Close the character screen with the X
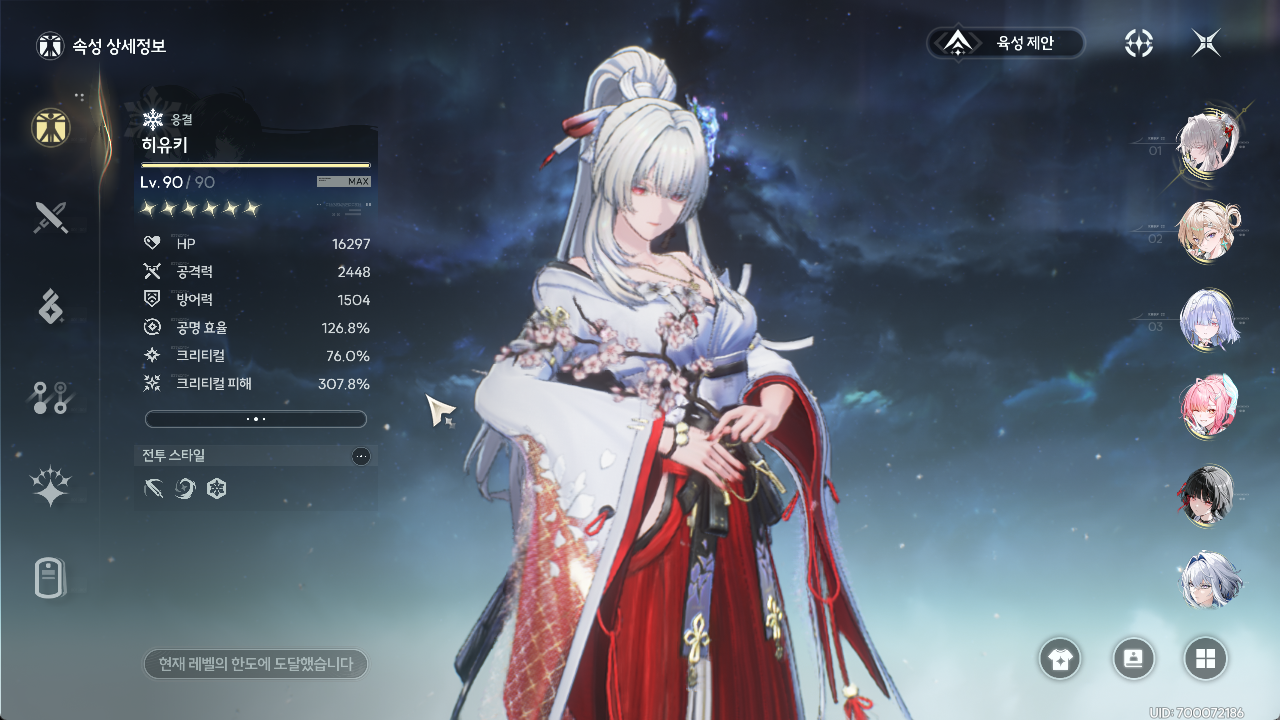1280x720 pixels. 1206,43
